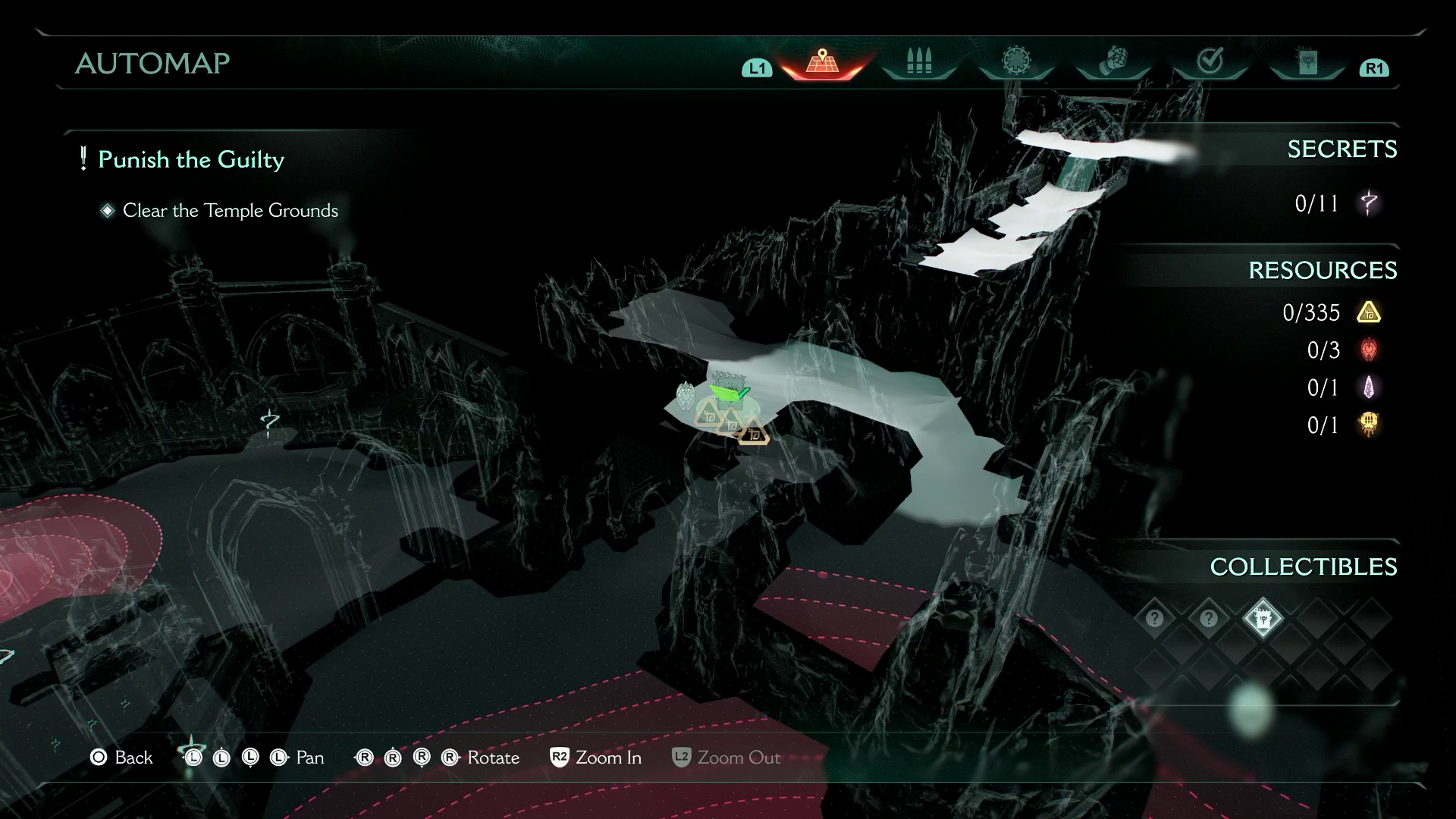Screen dimensions: 1456x819
Task: Click the Punish the Guilty quest title
Action: [191, 160]
